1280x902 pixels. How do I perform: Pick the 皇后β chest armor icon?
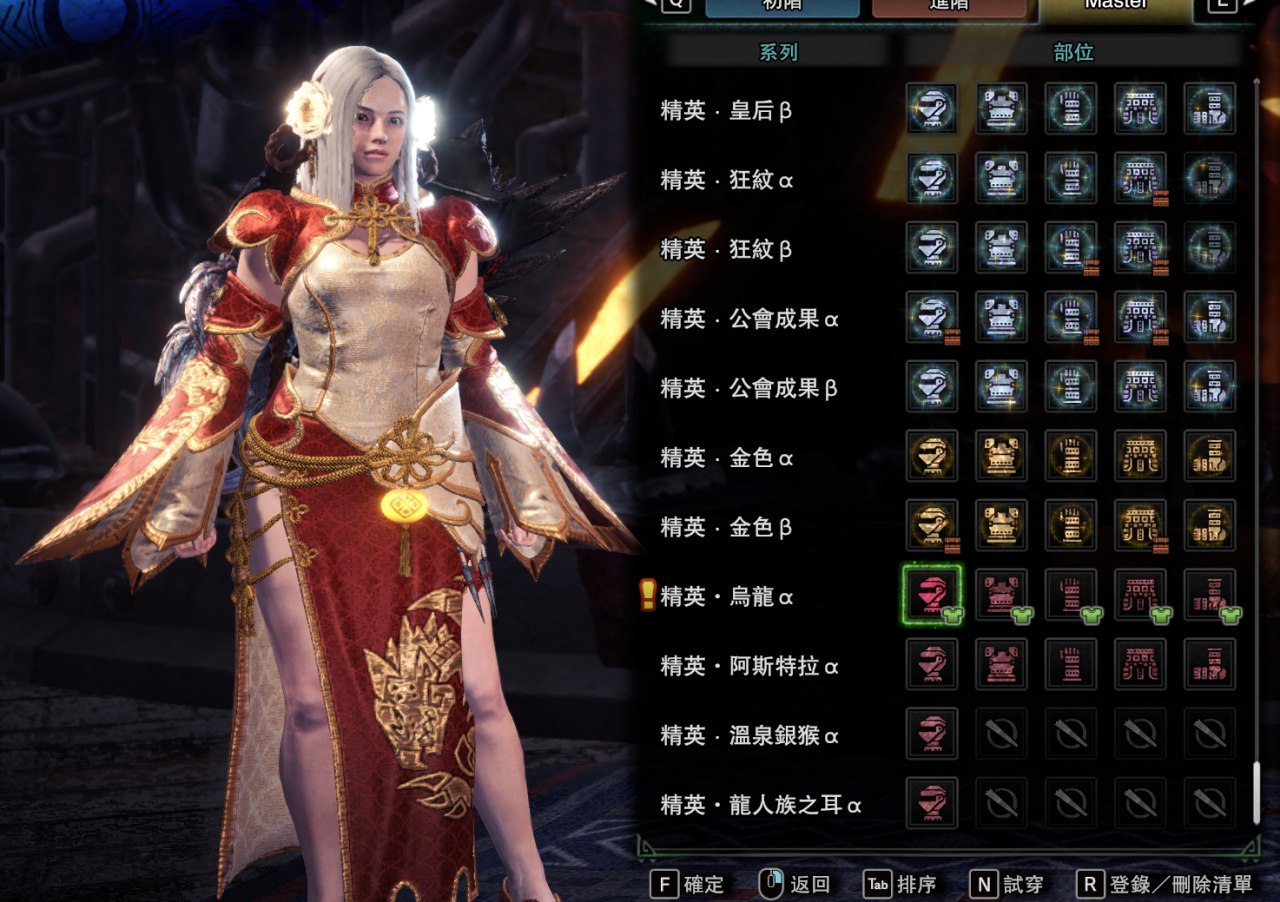(x=1001, y=109)
